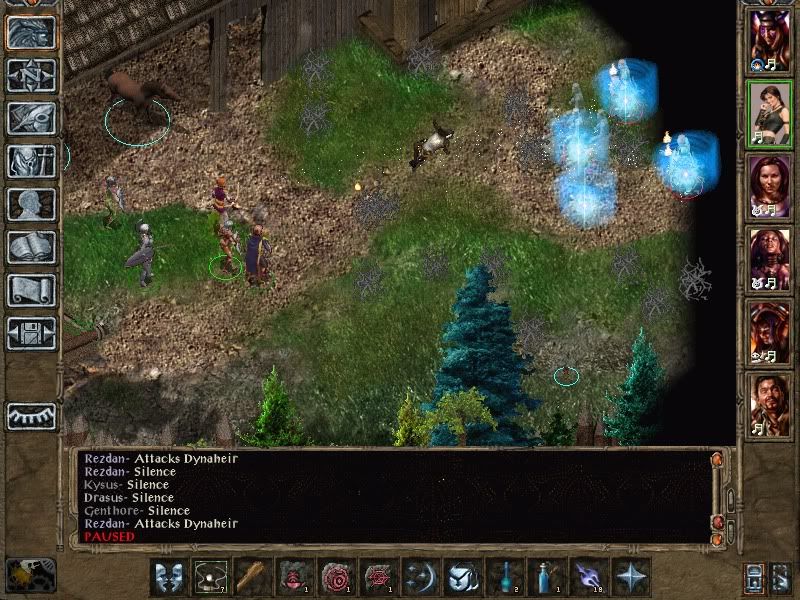
Task: Open the options menu with the floppy disk button
Action: [x=31, y=333]
